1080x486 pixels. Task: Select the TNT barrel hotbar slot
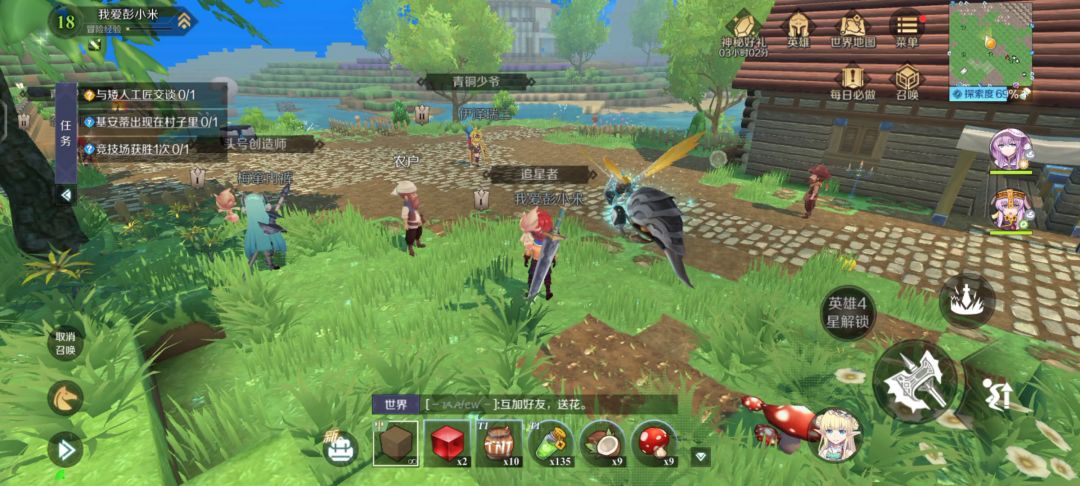click(499, 443)
